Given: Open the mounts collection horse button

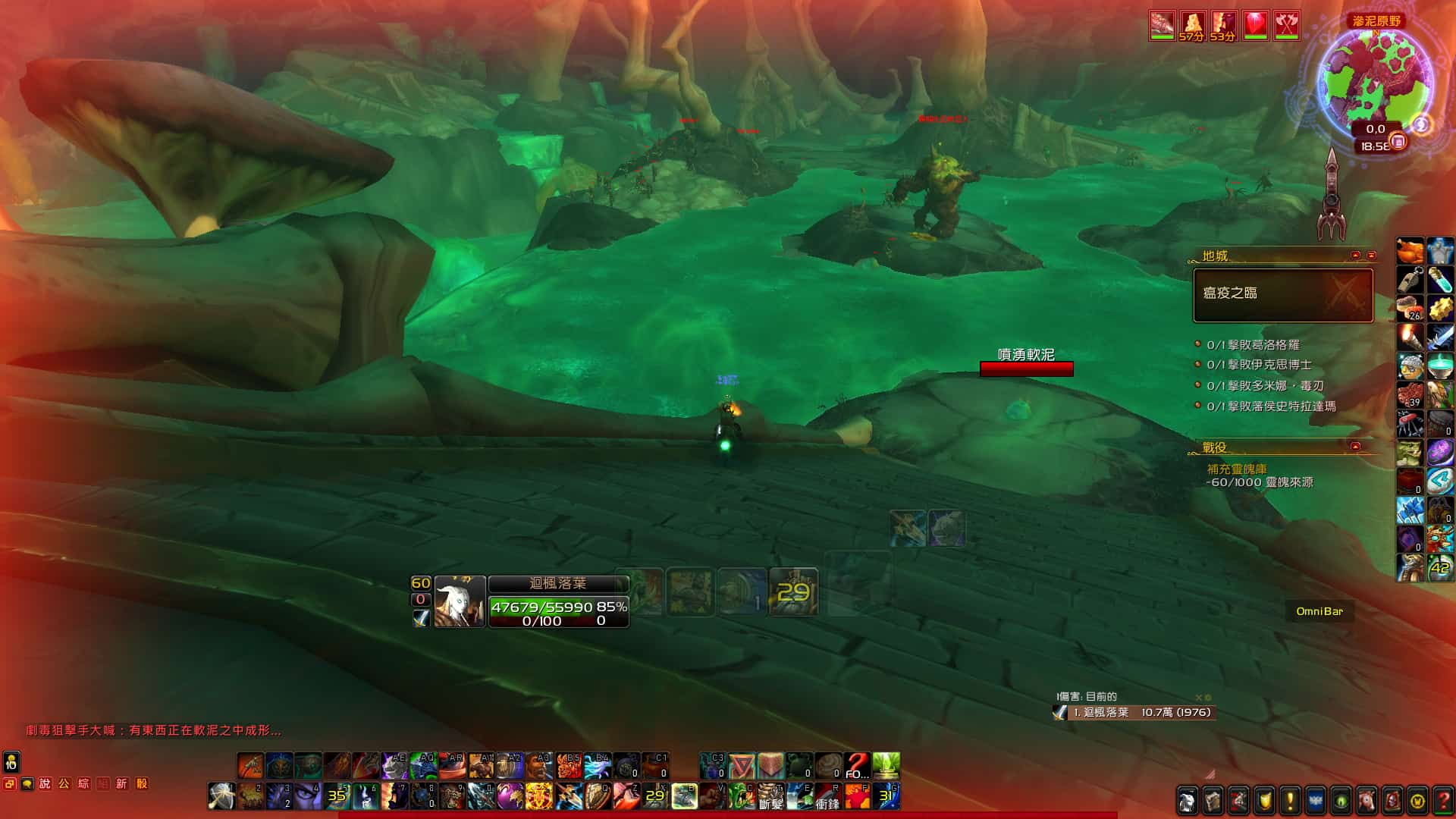Looking at the screenshot, I should (1367, 800).
